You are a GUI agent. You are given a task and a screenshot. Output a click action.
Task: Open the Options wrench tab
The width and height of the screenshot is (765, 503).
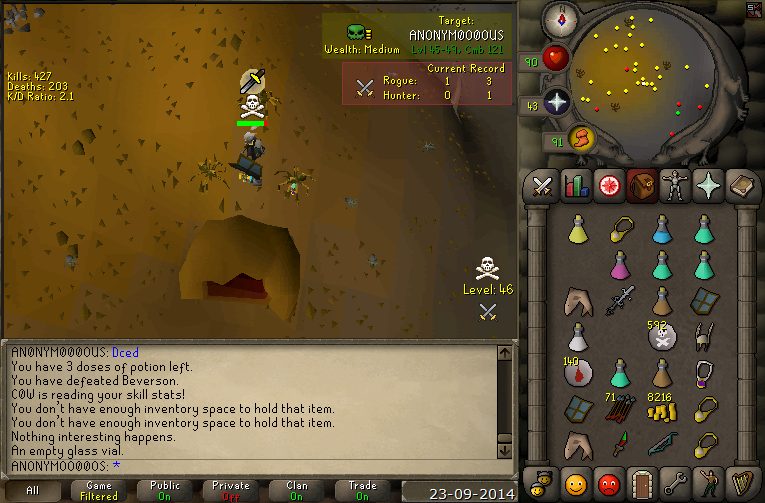[674, 481]
